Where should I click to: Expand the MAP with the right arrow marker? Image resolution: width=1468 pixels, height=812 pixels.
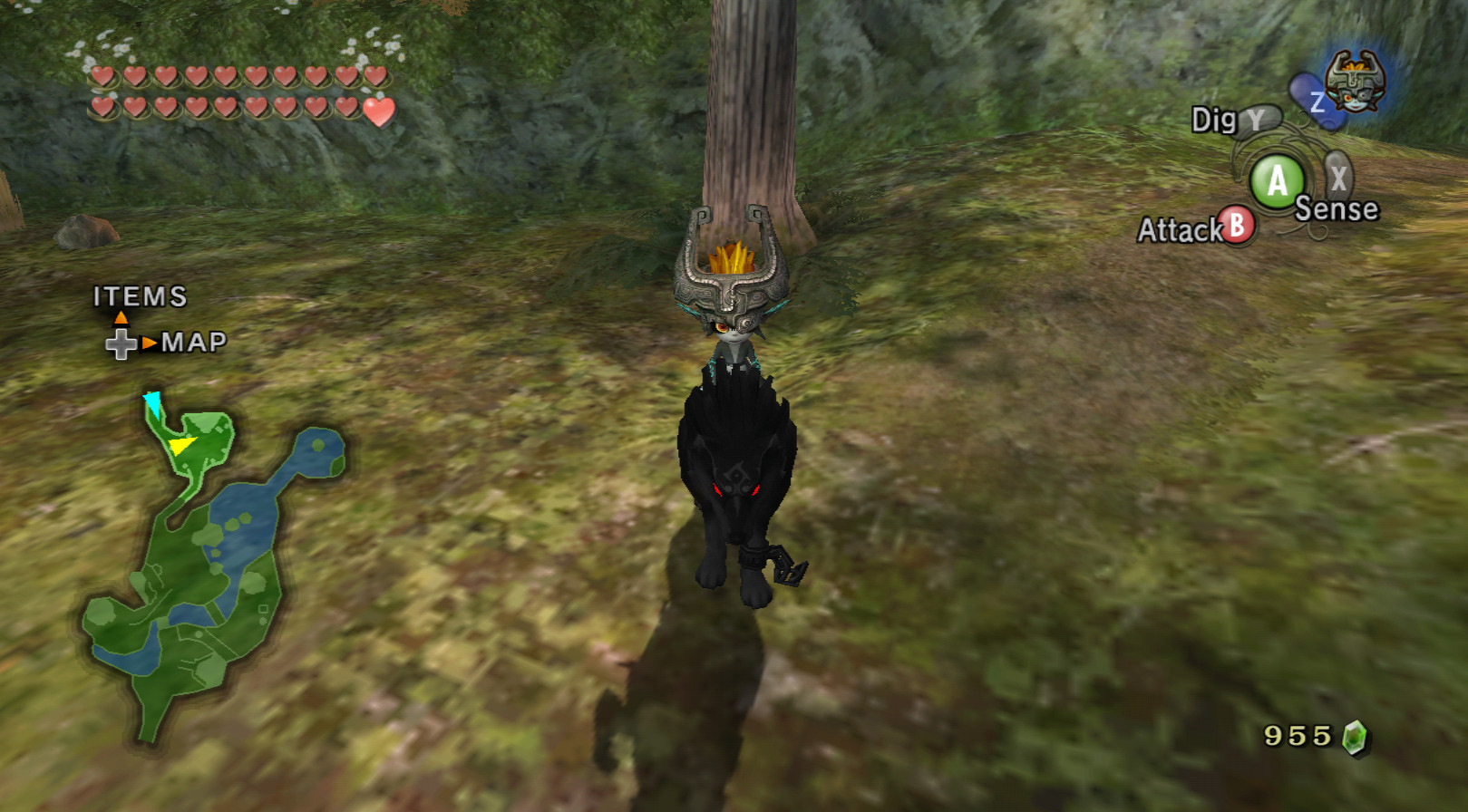(149, 344)
